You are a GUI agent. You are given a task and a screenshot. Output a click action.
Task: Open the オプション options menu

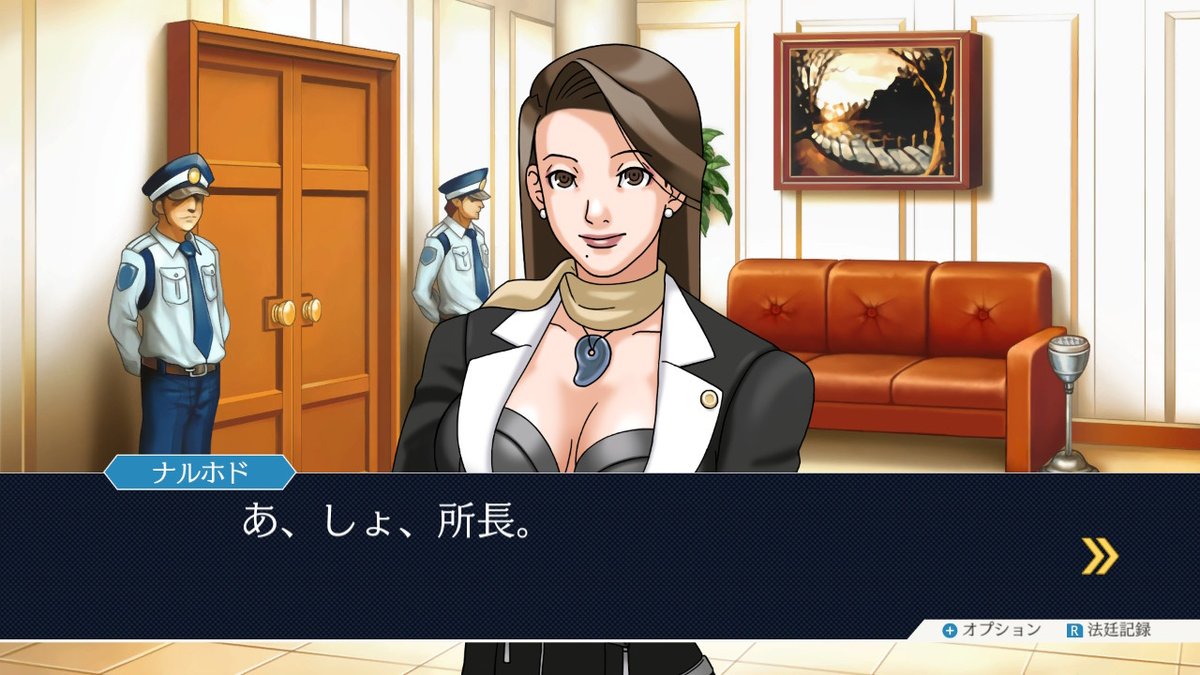[991, 630]
